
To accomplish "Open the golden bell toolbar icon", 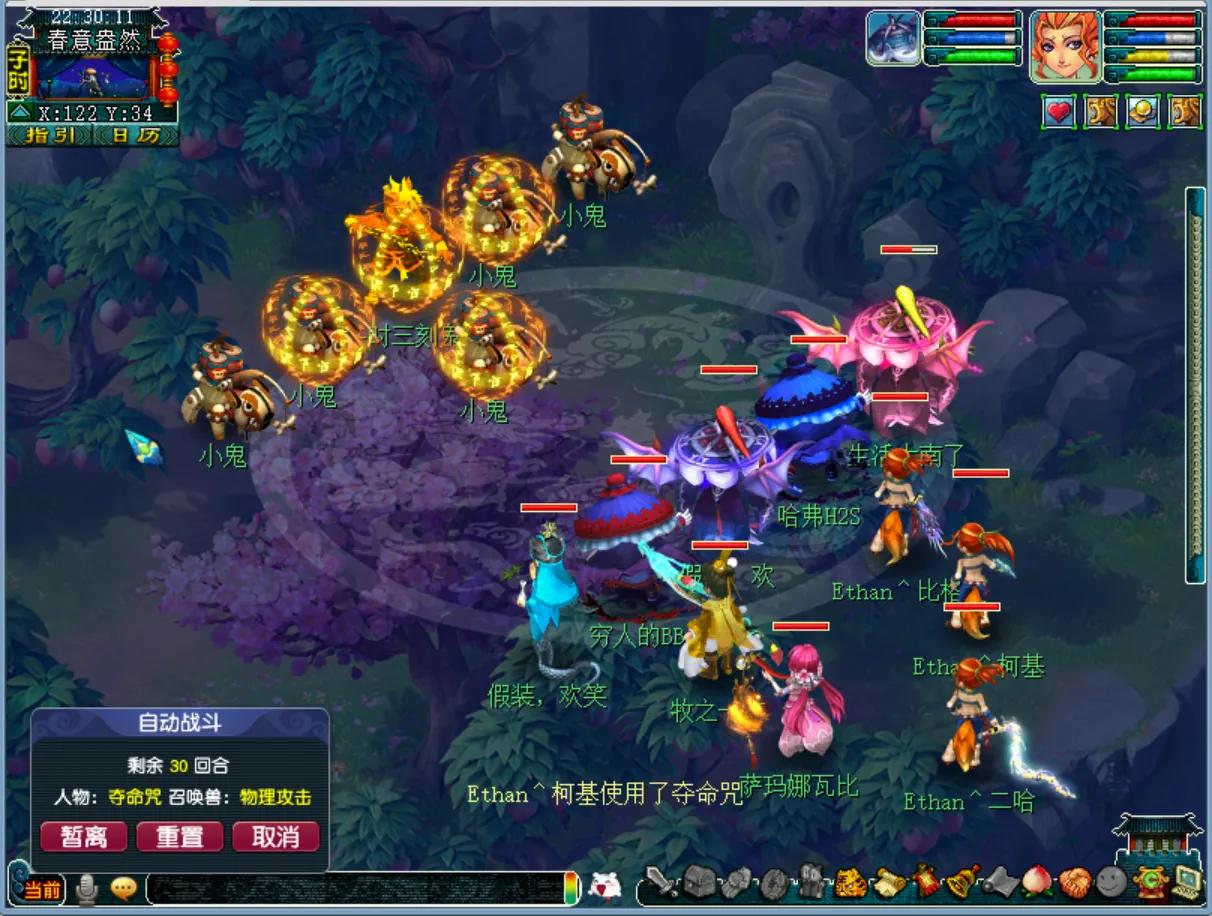I will [962, 882].
